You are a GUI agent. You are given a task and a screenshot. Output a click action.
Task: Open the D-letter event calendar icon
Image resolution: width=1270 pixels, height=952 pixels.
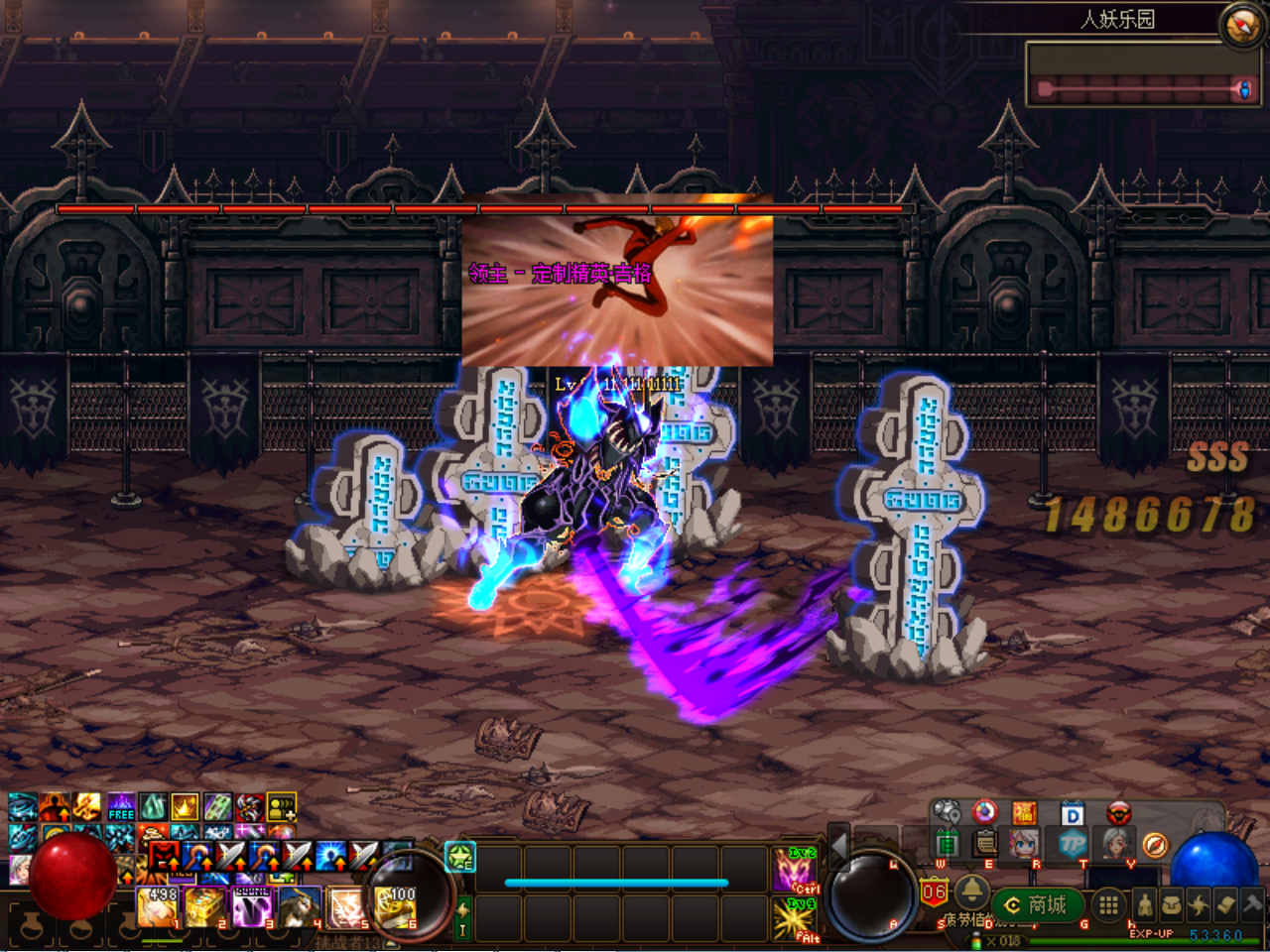tap(1072, 815)
